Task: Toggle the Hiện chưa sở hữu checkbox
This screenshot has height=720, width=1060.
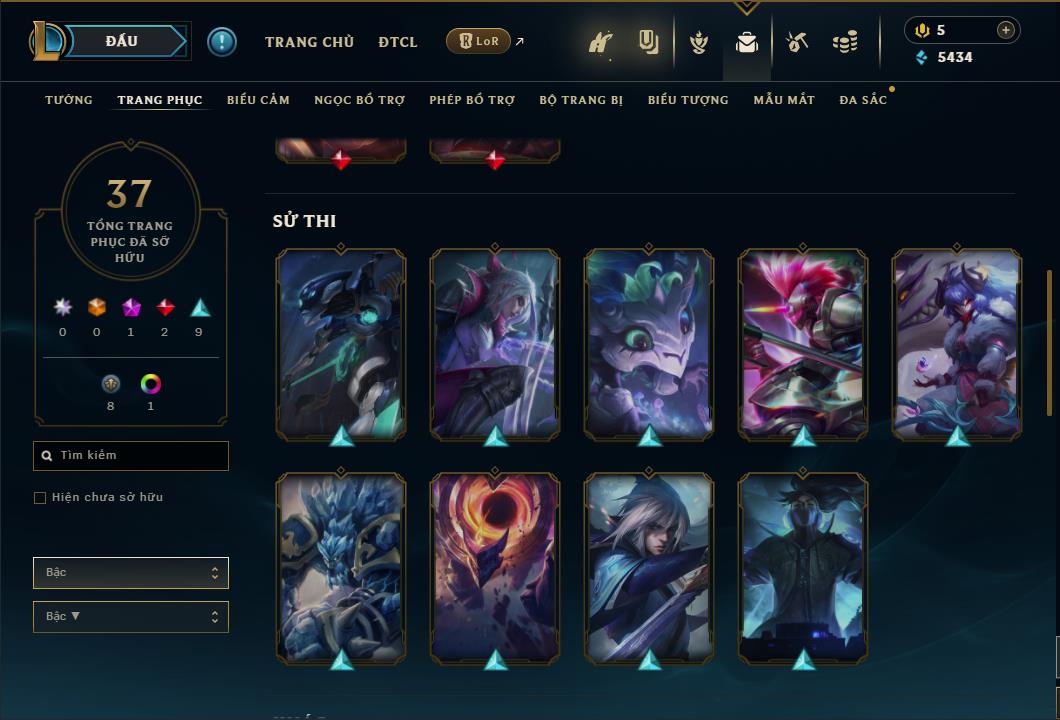Action: 40,498
